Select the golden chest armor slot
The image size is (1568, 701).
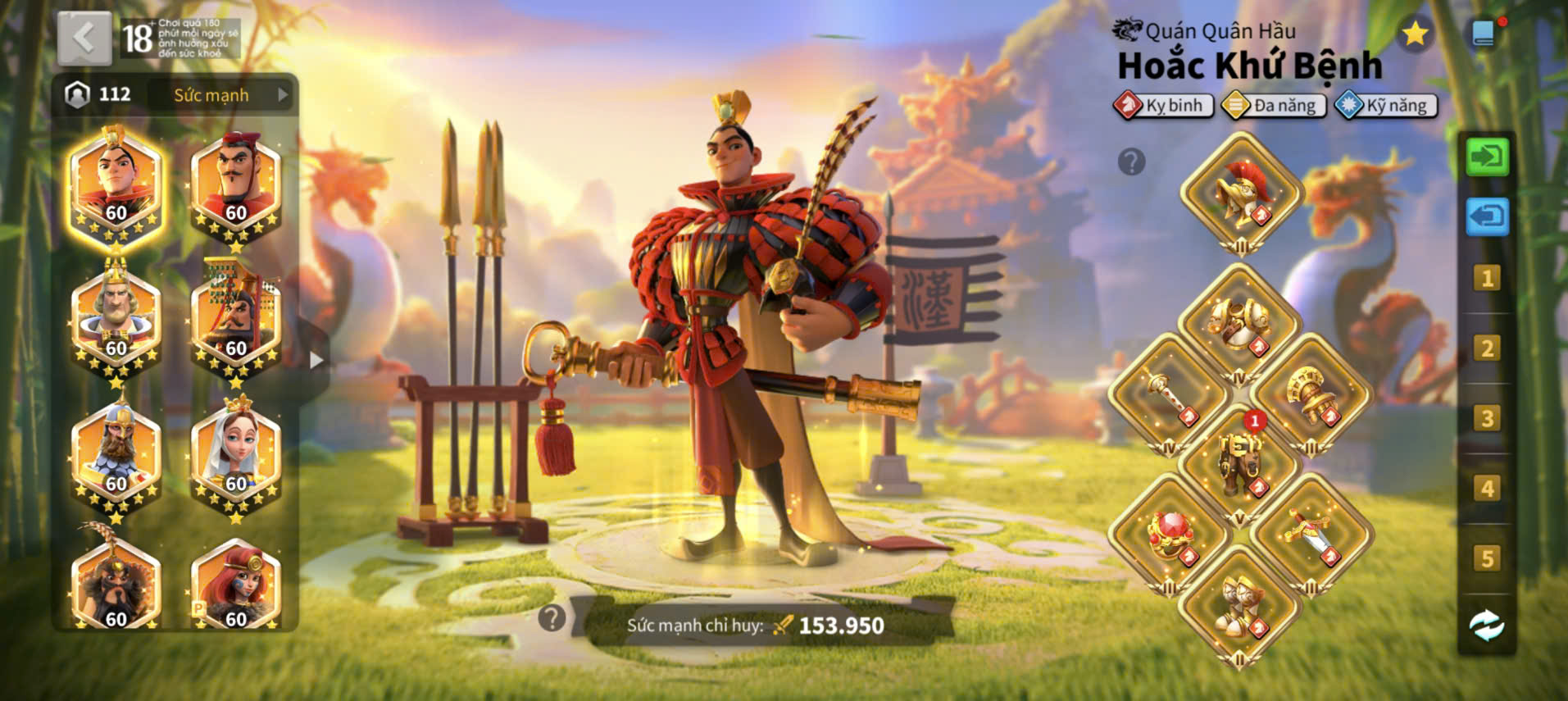(1238, 325)
